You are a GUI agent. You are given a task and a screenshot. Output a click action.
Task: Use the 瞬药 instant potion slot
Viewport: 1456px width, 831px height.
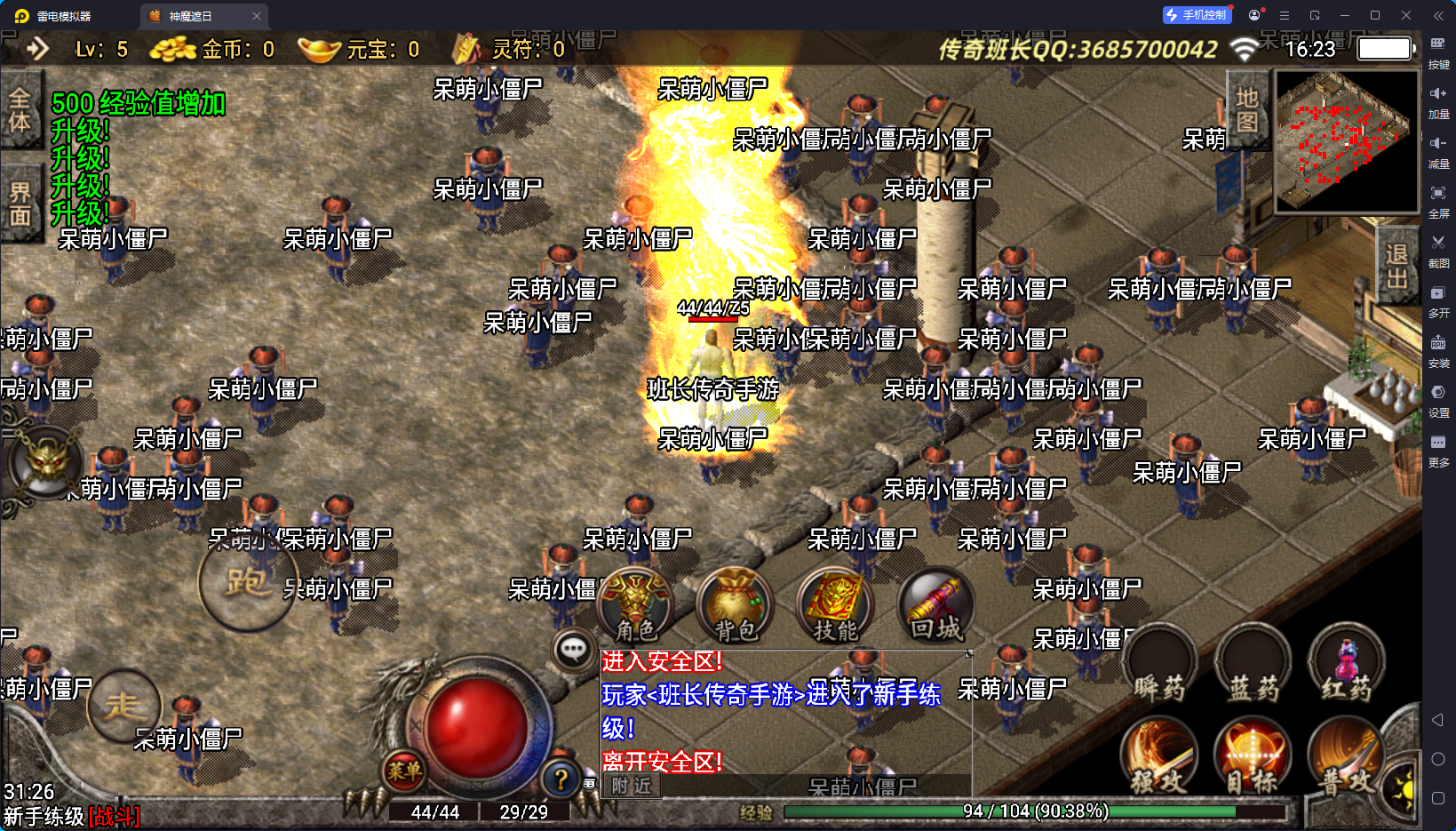pos(1159,664)
